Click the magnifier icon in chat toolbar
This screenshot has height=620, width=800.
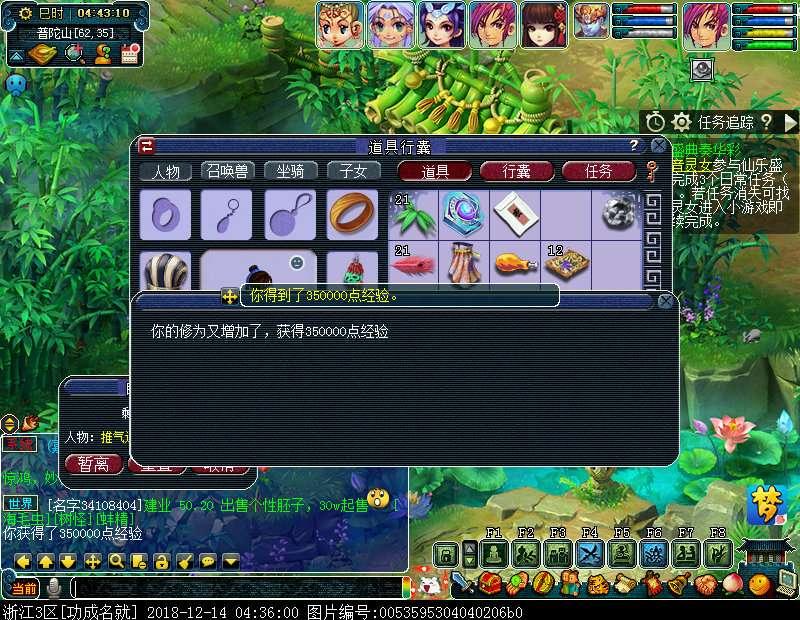pos(116,561)
